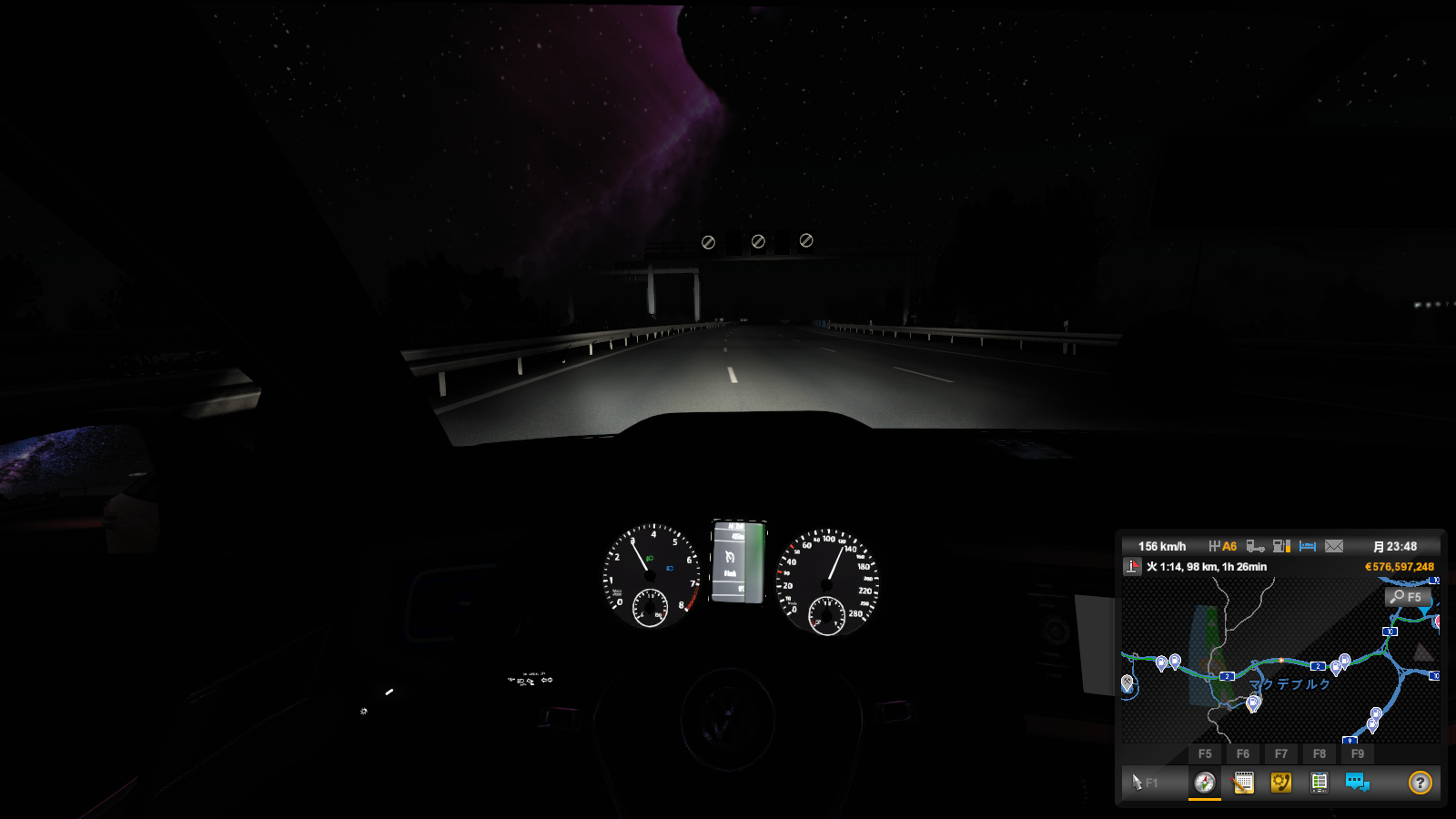Click the blue bed rest icon
1456x819 pixels.
point(1308,546)
